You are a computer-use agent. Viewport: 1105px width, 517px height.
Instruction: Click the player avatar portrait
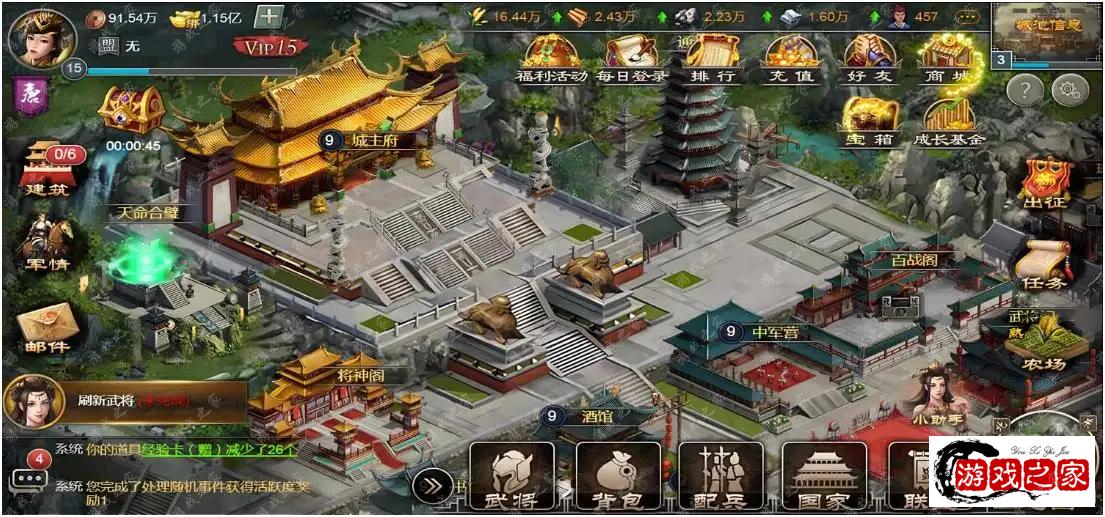pyautogui.click(x=36, y=37)
